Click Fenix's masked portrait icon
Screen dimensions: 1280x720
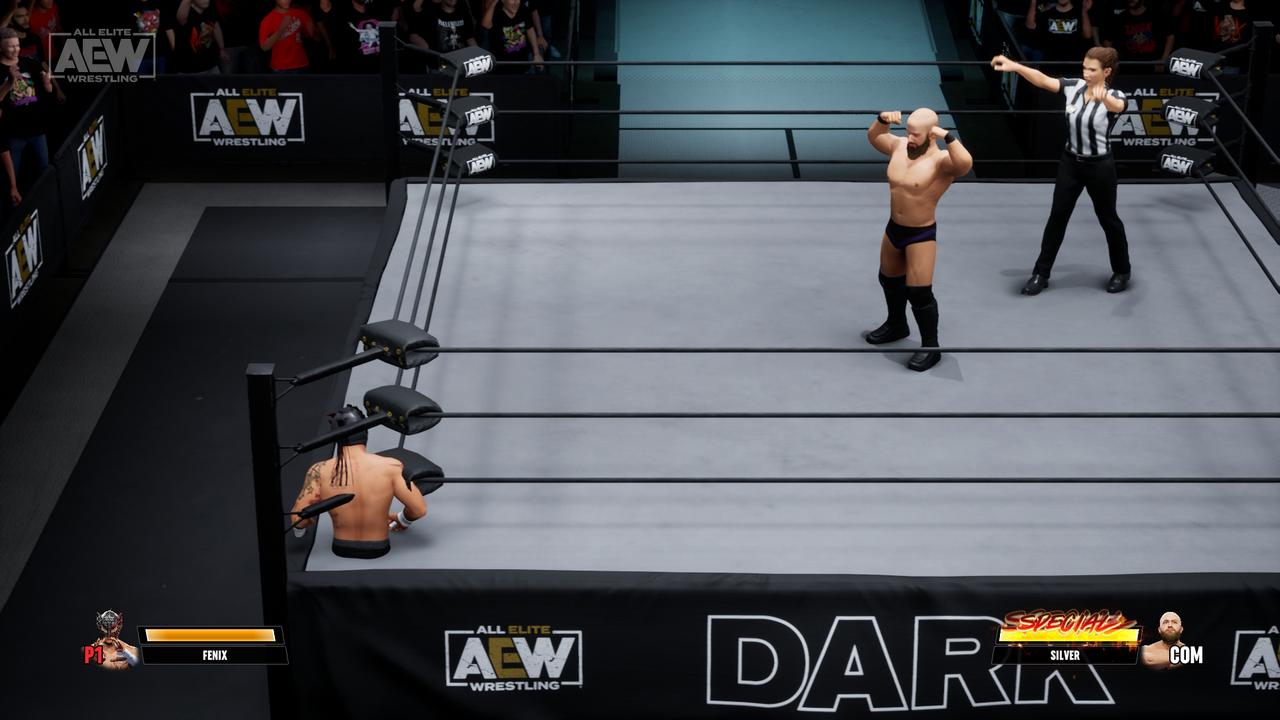(111, 636)
